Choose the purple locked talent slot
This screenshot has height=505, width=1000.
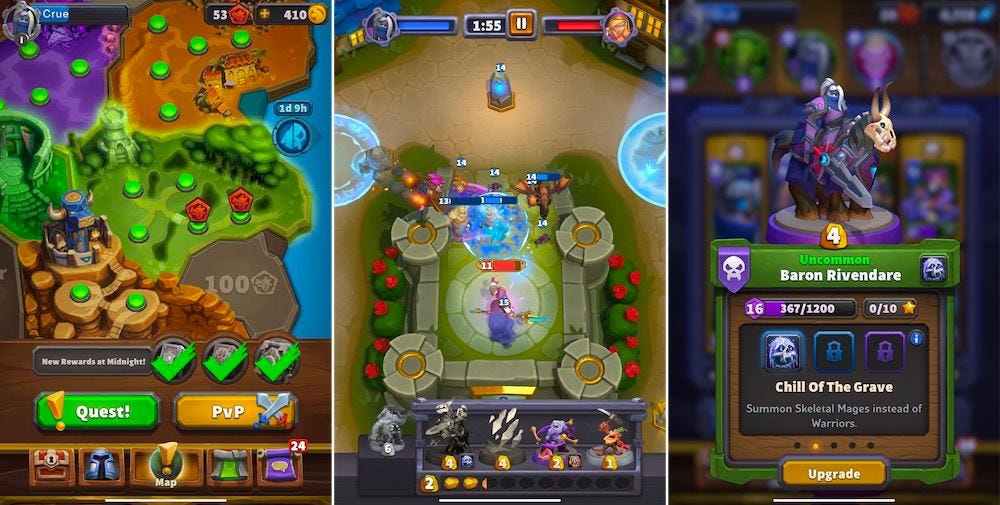[x=884, y=352]
